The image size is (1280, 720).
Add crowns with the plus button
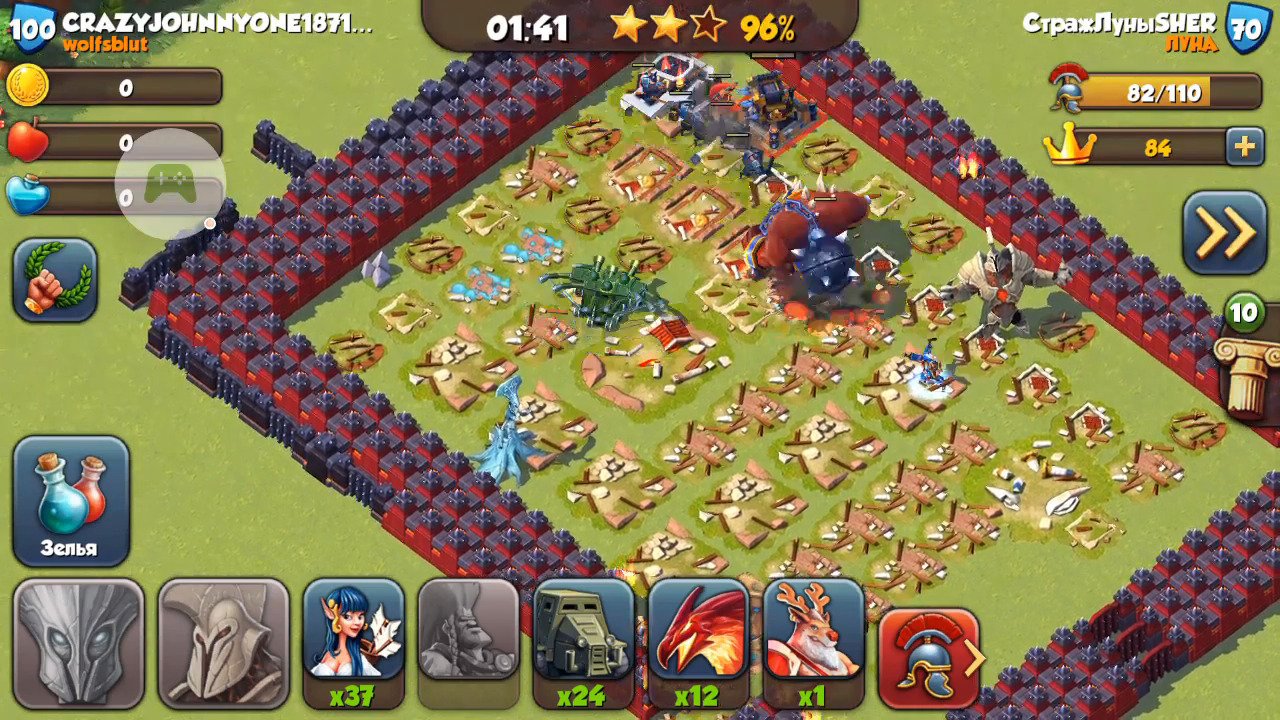(1244, 147)
